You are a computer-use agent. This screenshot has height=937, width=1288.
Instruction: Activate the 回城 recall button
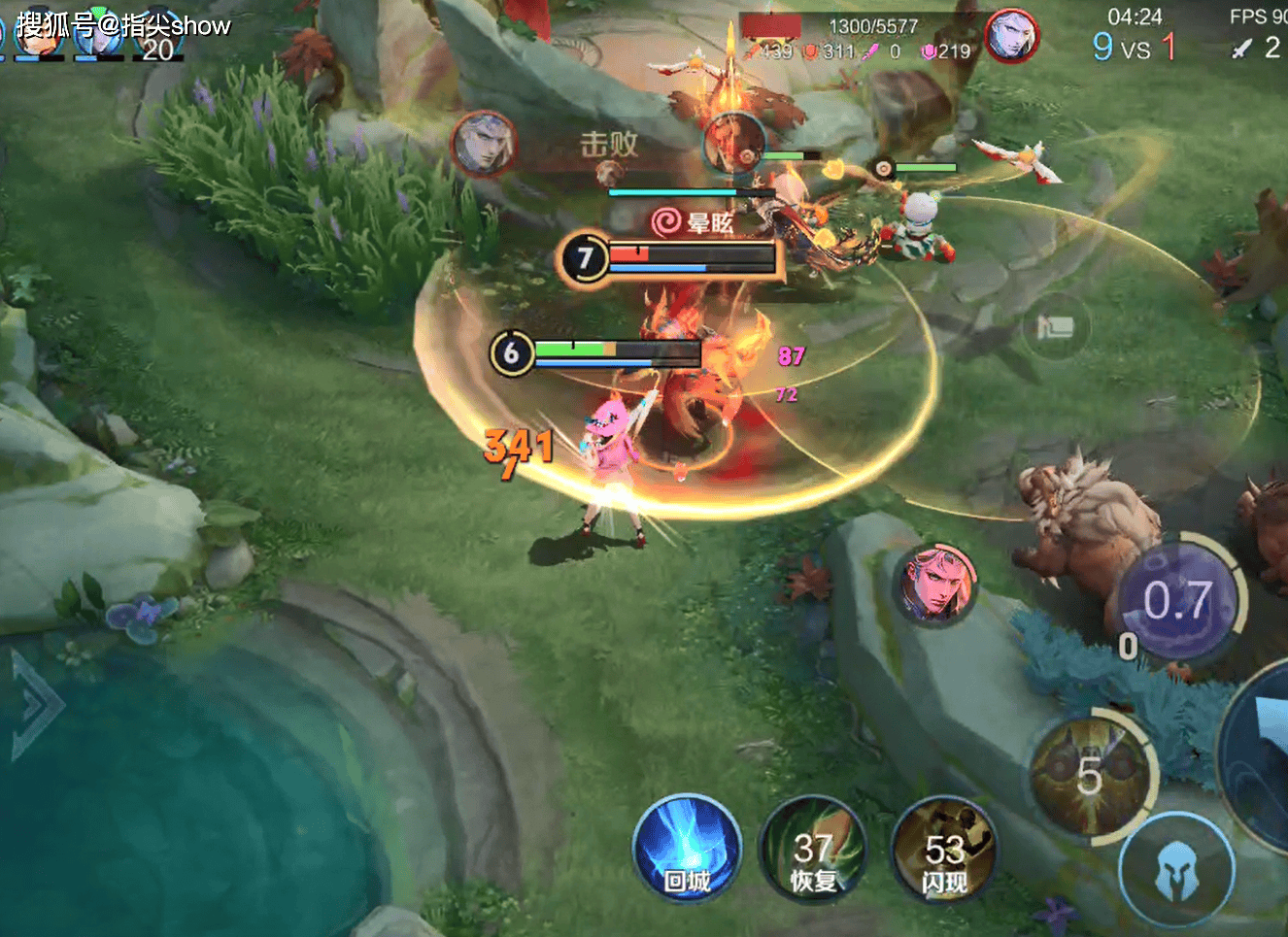point(687,850)
